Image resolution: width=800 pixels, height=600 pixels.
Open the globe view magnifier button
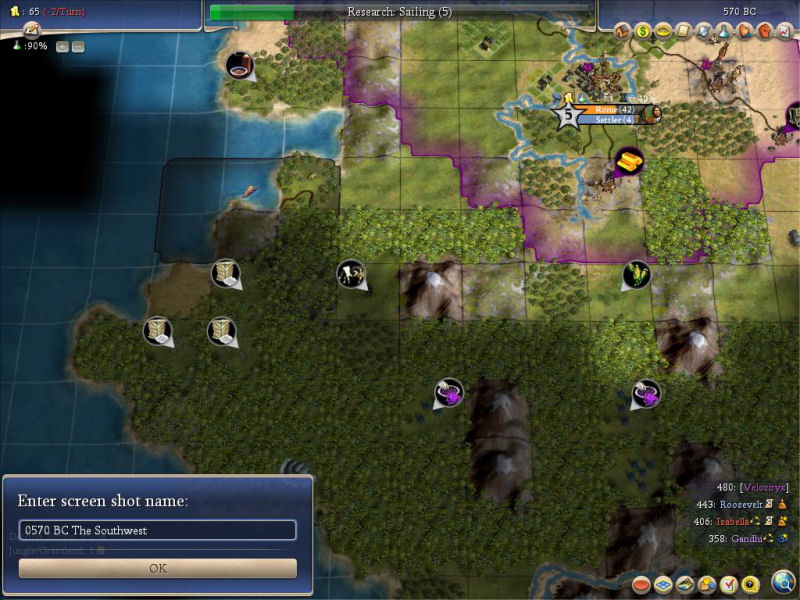784,582
